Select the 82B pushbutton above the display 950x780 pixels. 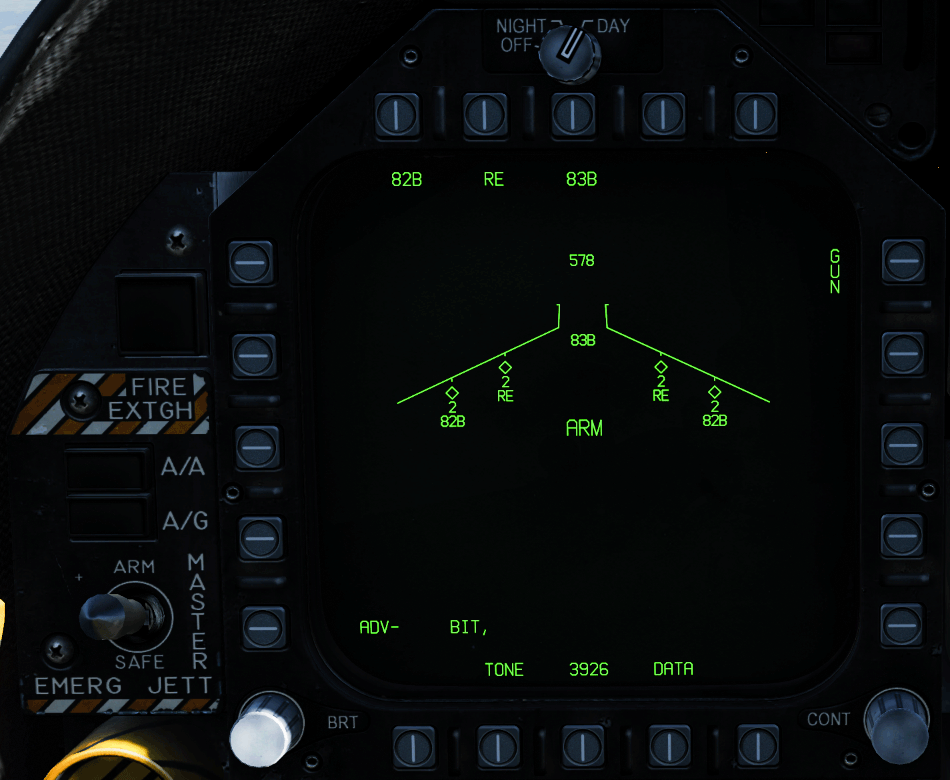pos(397,115)
